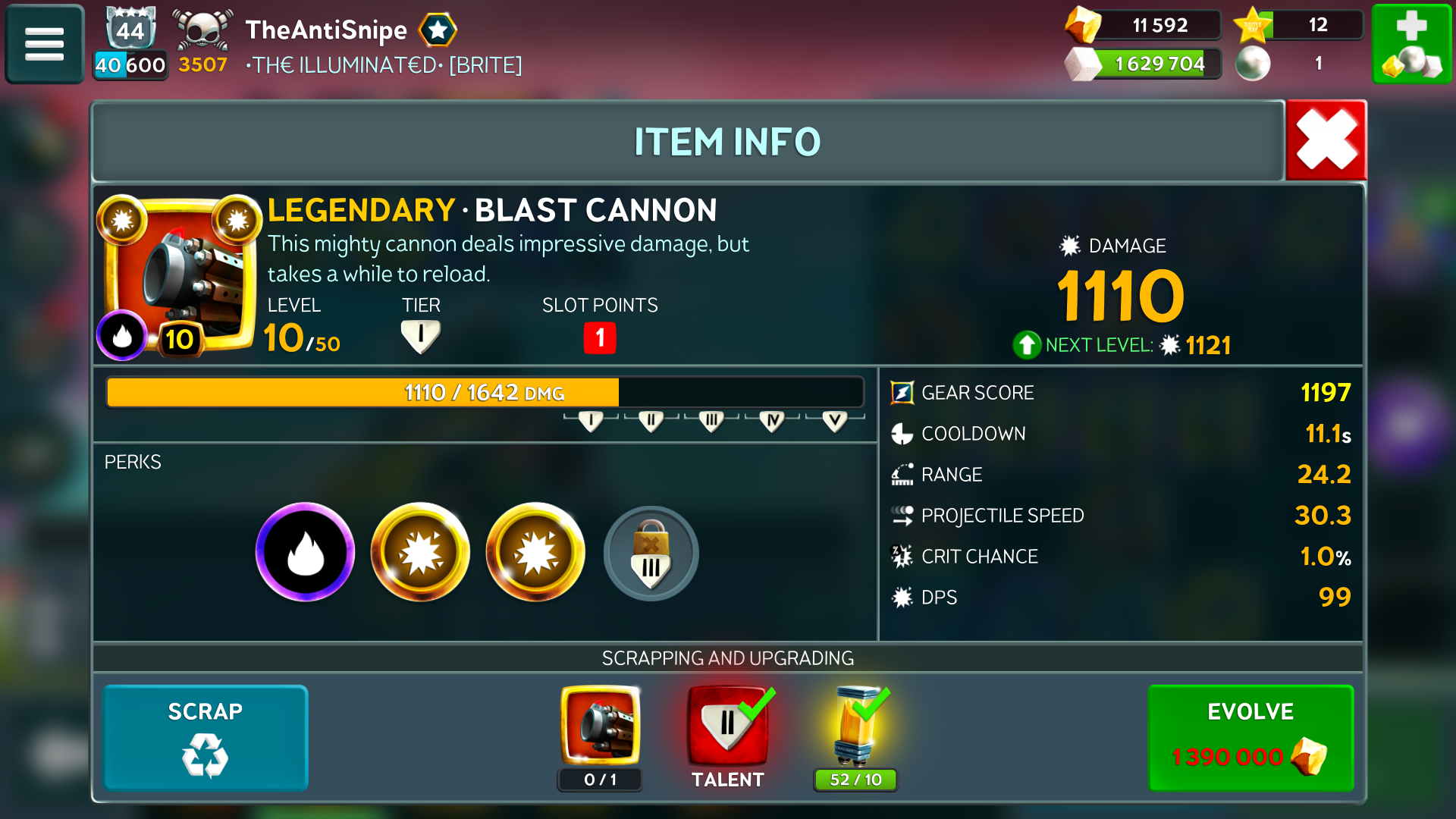
Task: Open the Legendary Blast Cannon item portrait
Action: pyautogui.click(x=180, y=275)
